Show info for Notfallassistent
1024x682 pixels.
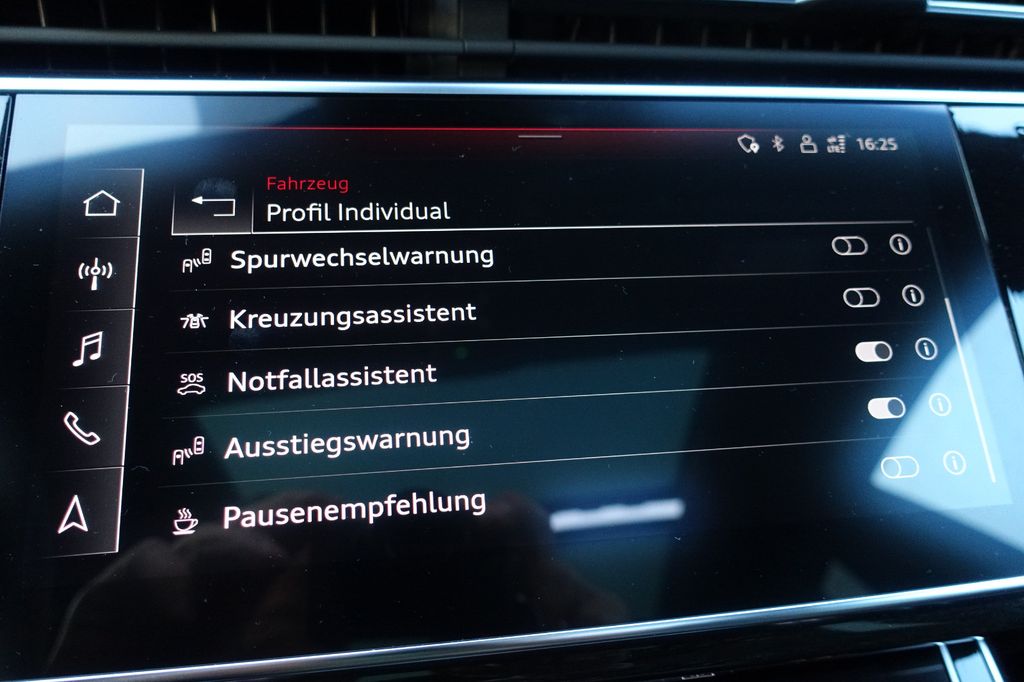926,348
